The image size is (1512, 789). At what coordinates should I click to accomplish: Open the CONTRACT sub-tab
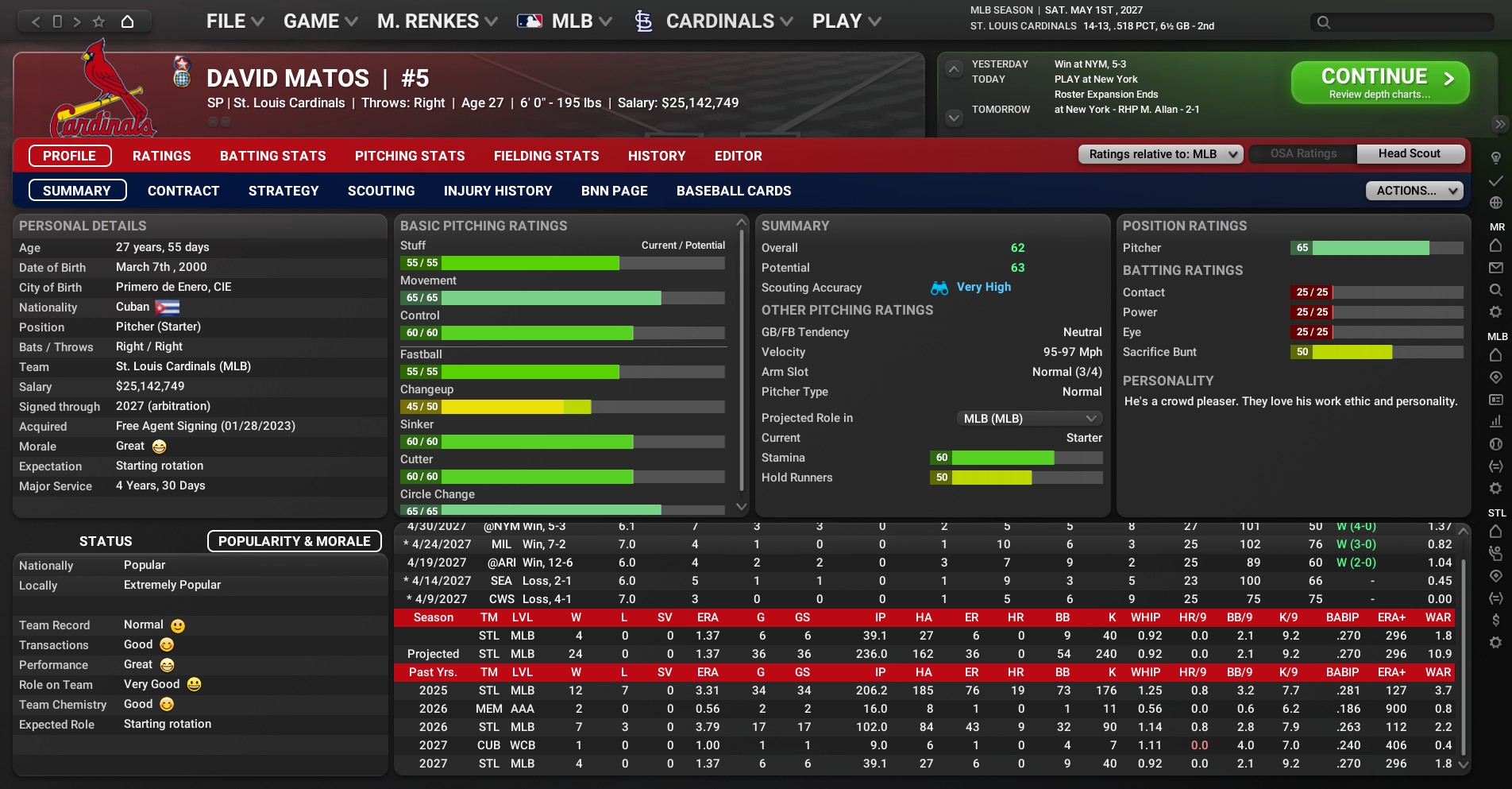183,191
